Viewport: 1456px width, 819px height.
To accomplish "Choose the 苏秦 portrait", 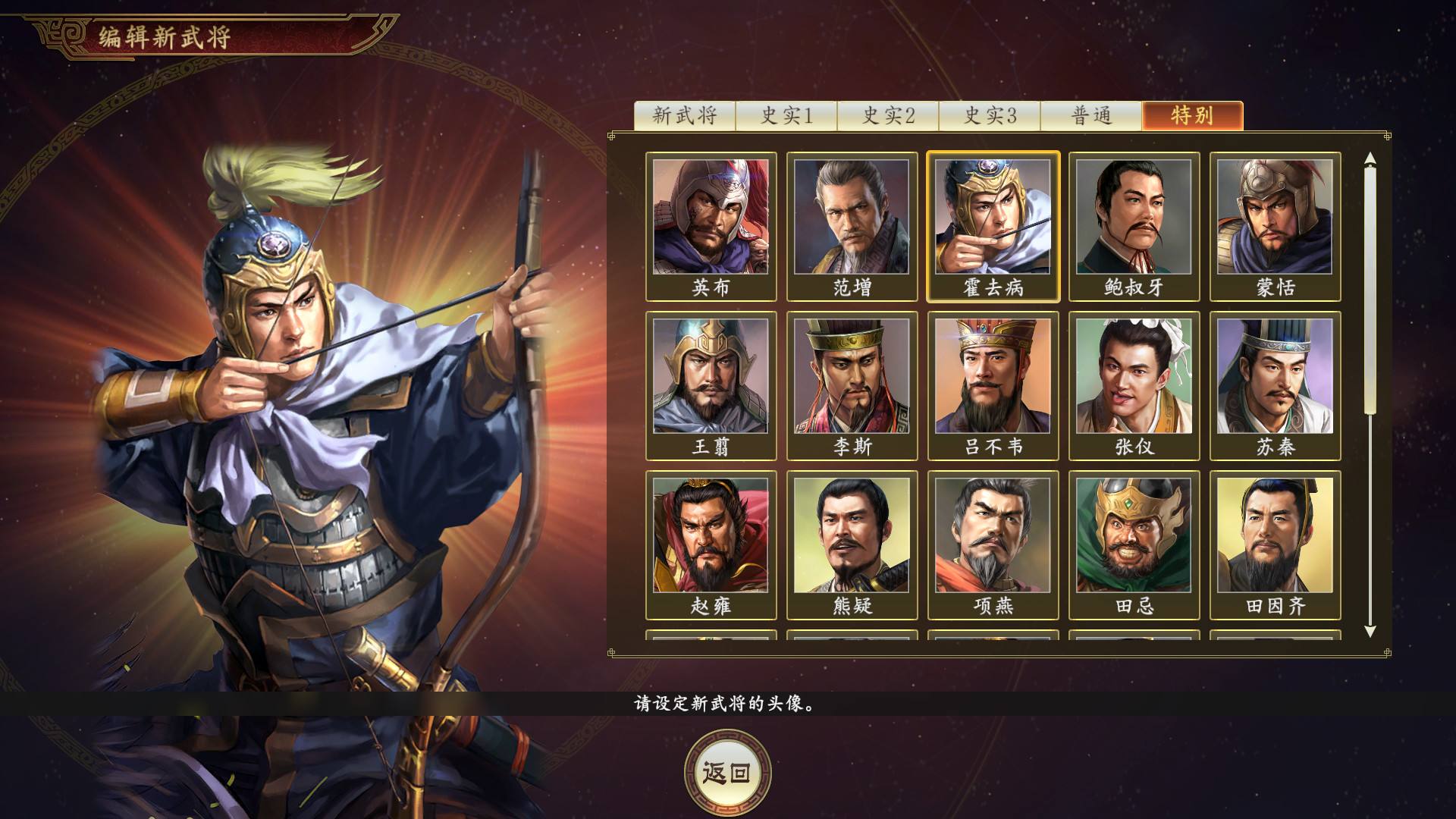I will point(1277,387).
